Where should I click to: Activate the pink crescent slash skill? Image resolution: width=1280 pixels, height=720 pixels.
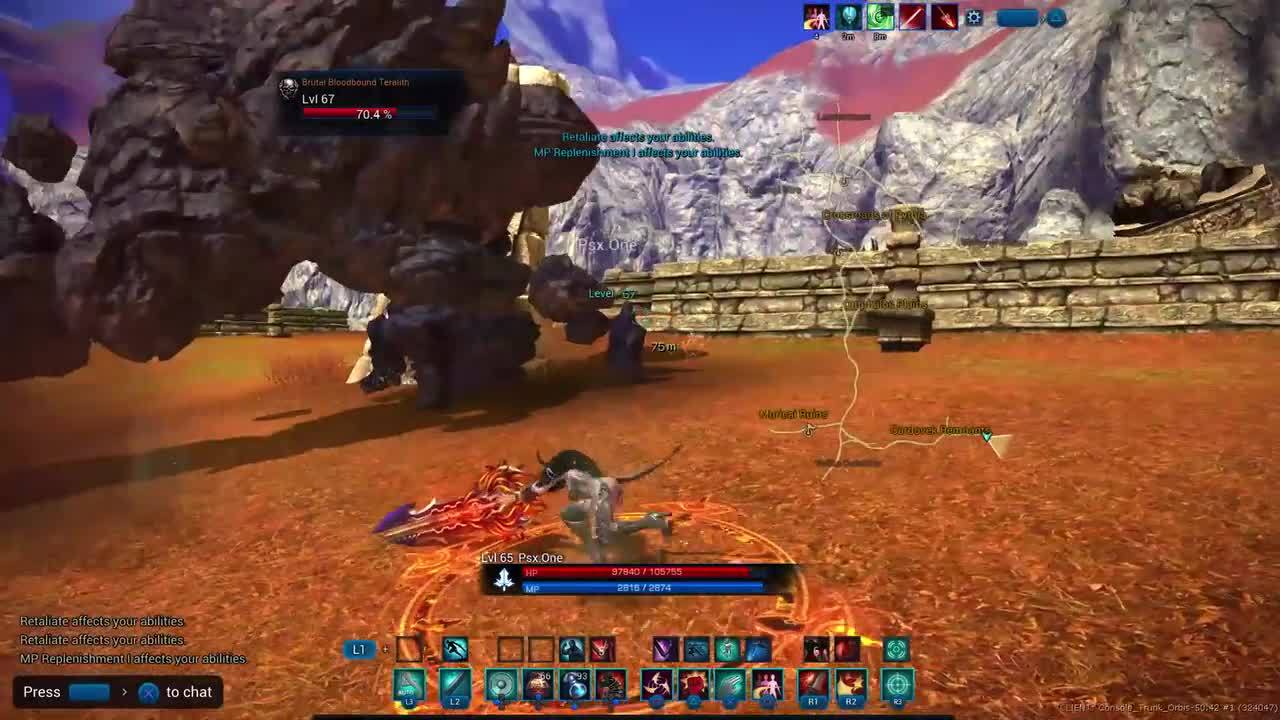[656, 686]
